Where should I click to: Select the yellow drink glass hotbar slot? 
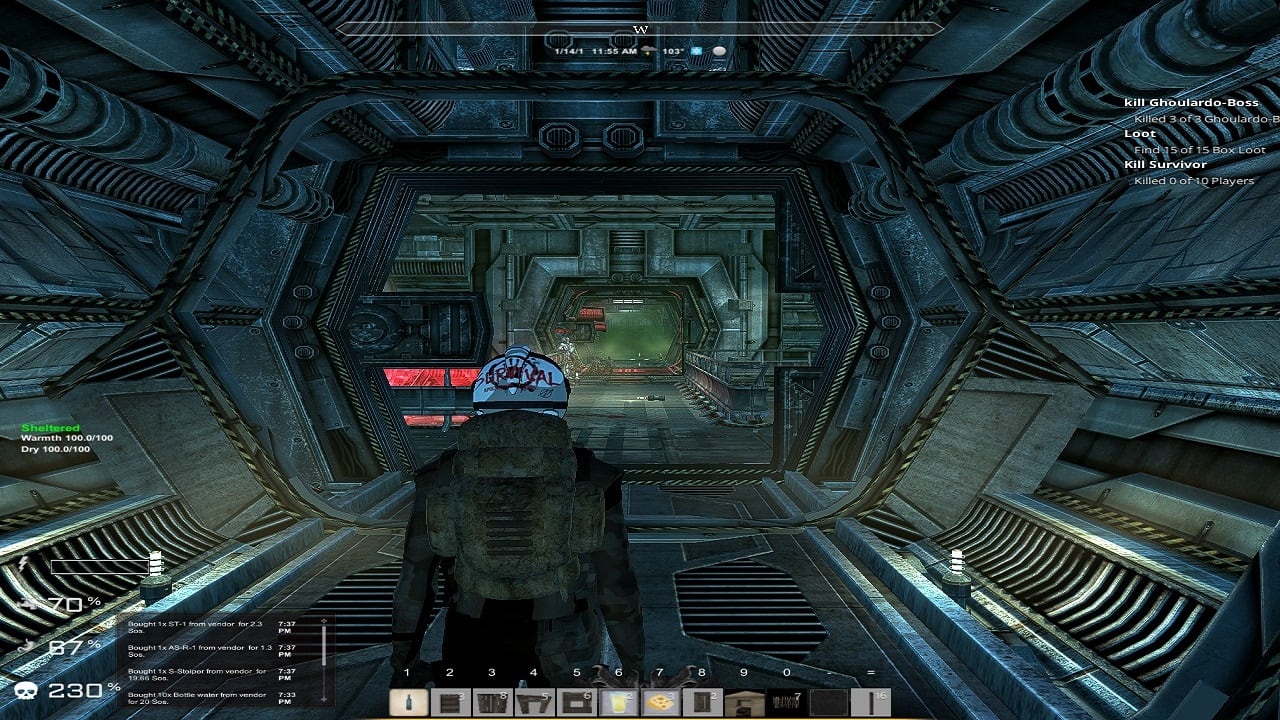pos(616,703)
